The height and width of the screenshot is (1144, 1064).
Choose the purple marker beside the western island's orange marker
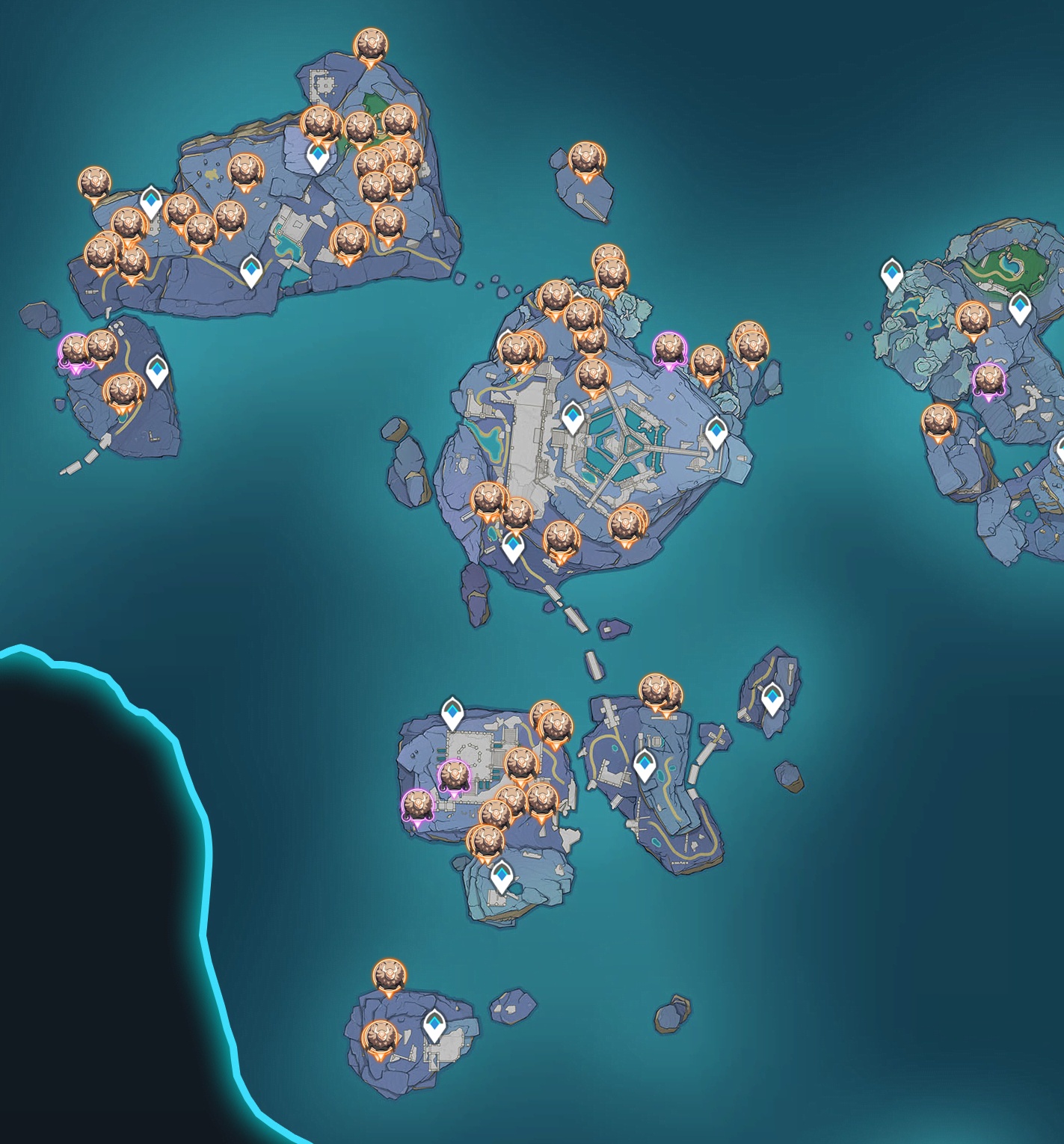[x=75, y=351]
